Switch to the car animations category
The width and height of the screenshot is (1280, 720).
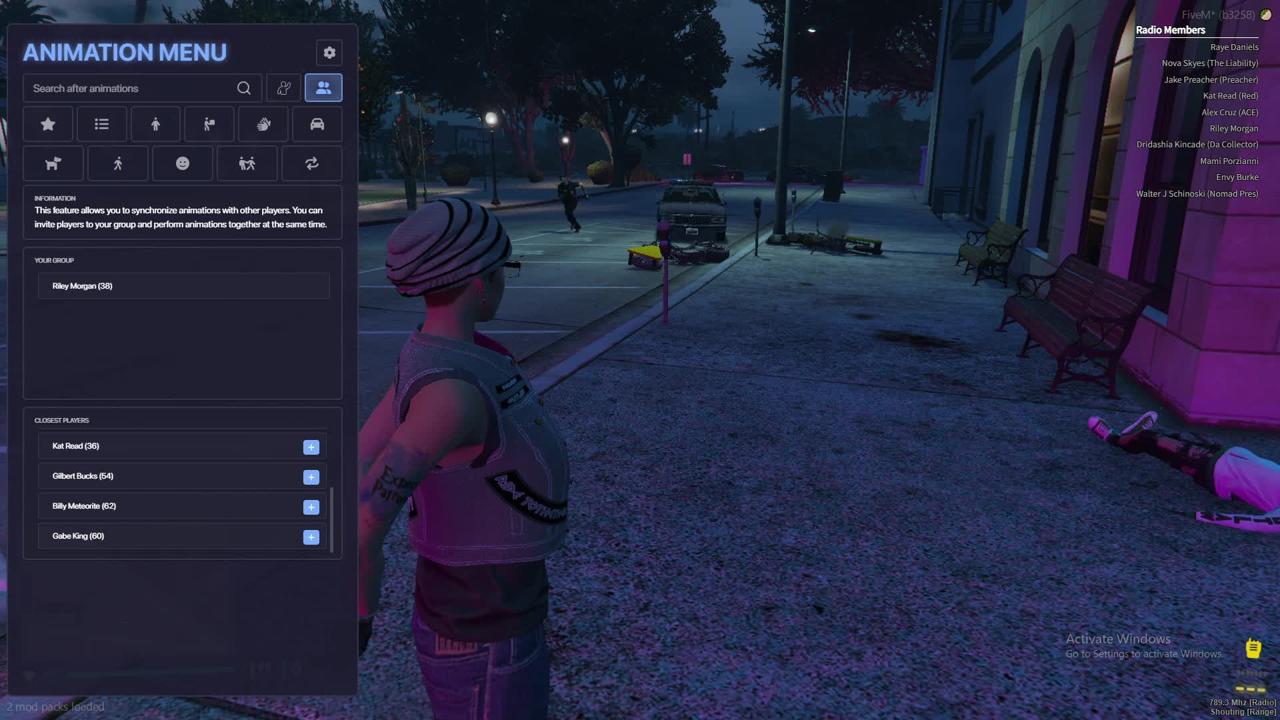pos(317,125)
